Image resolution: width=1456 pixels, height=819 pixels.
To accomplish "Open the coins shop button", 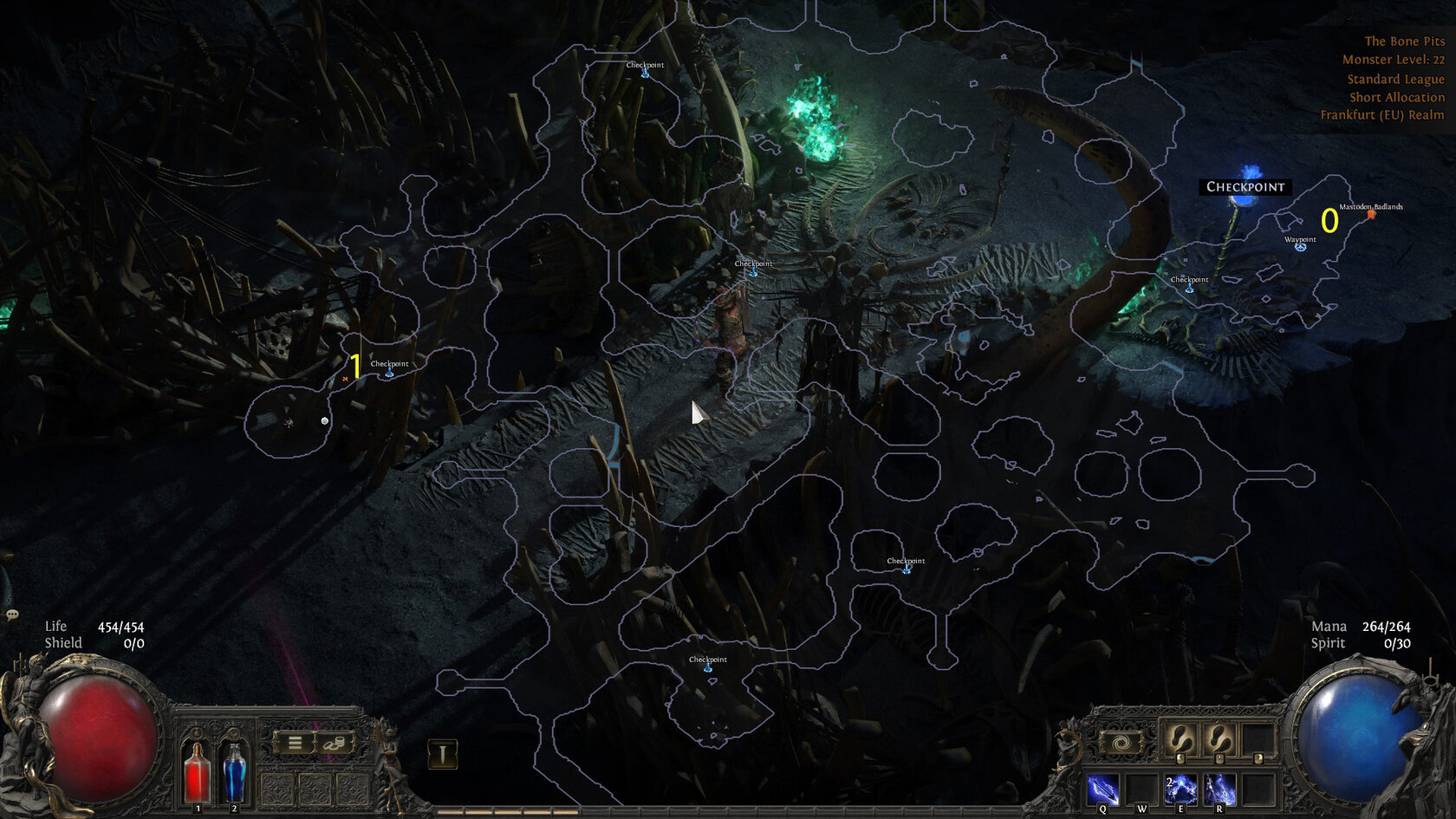I will click(x=335, y=744).
